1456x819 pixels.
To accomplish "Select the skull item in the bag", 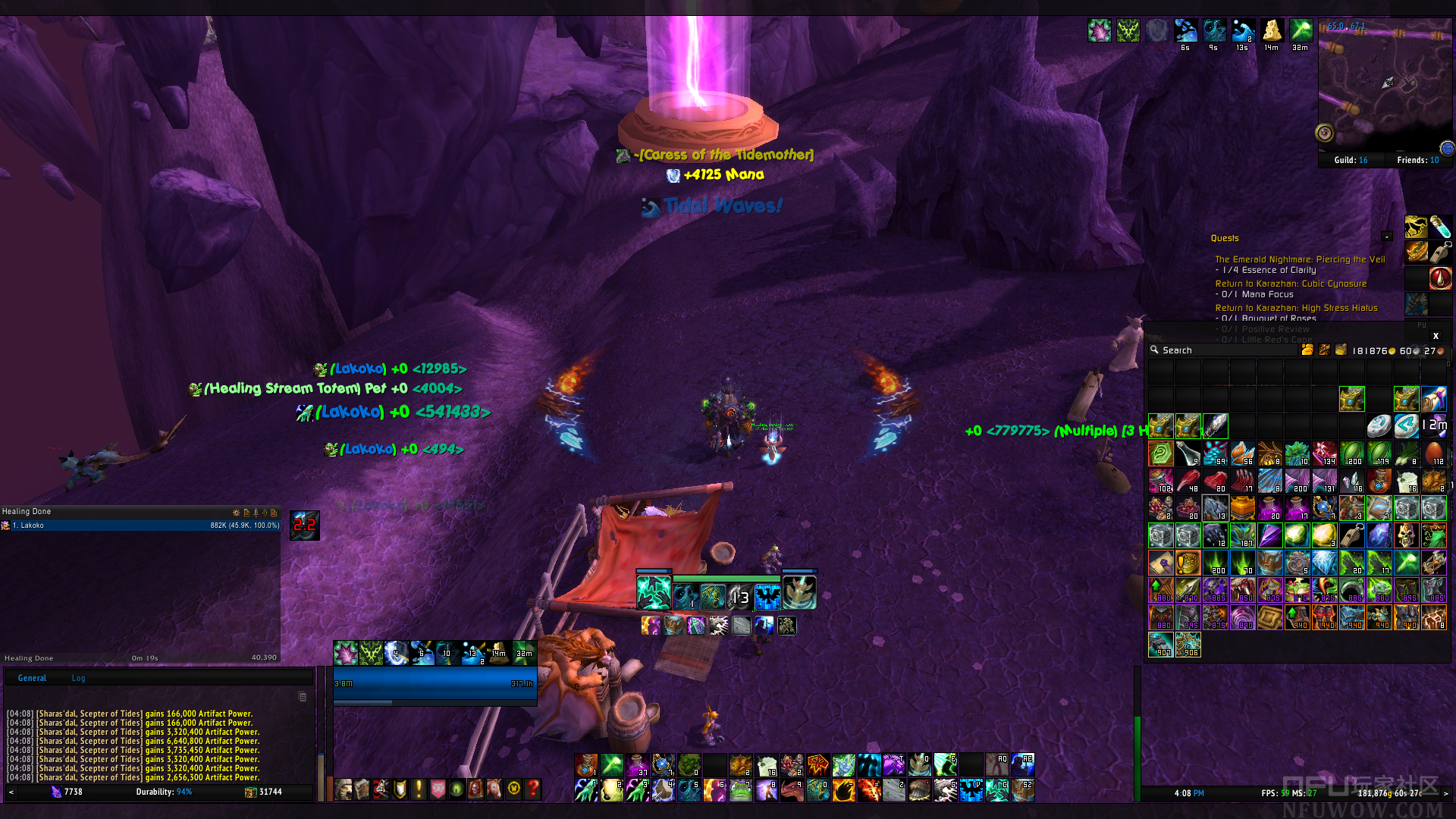I will [x=1406, y=535].
